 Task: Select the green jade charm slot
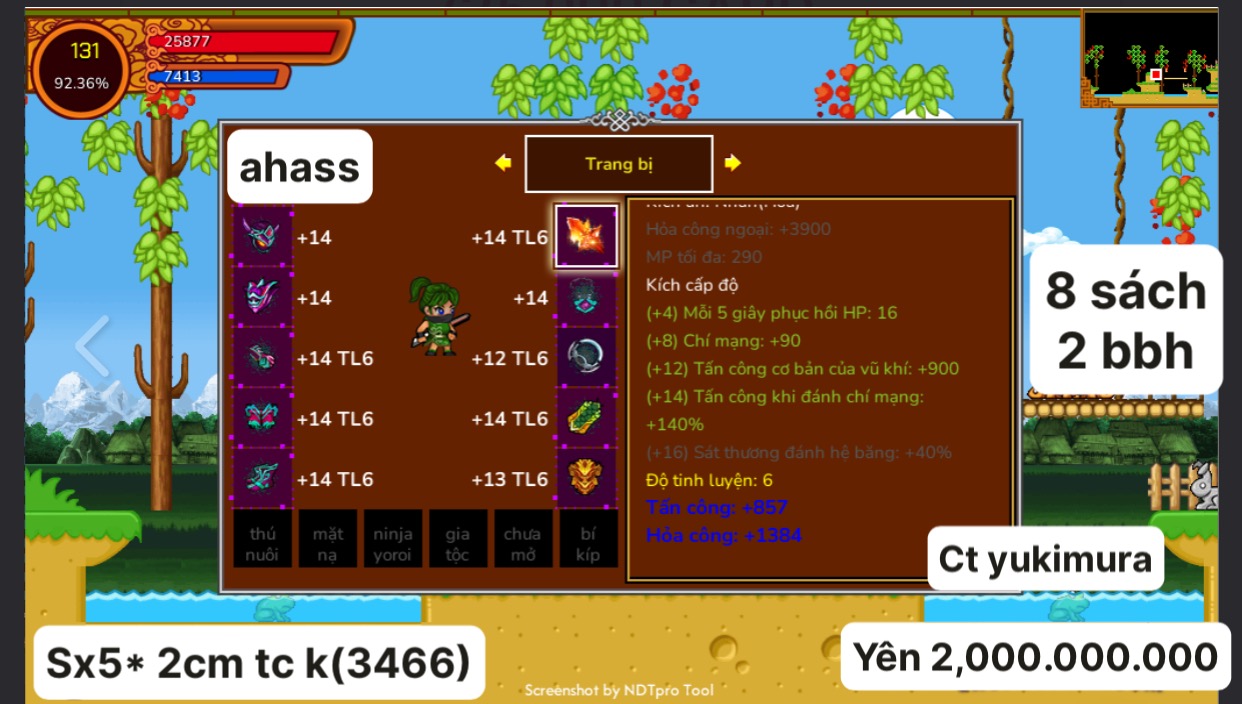[x=586, y=418]
